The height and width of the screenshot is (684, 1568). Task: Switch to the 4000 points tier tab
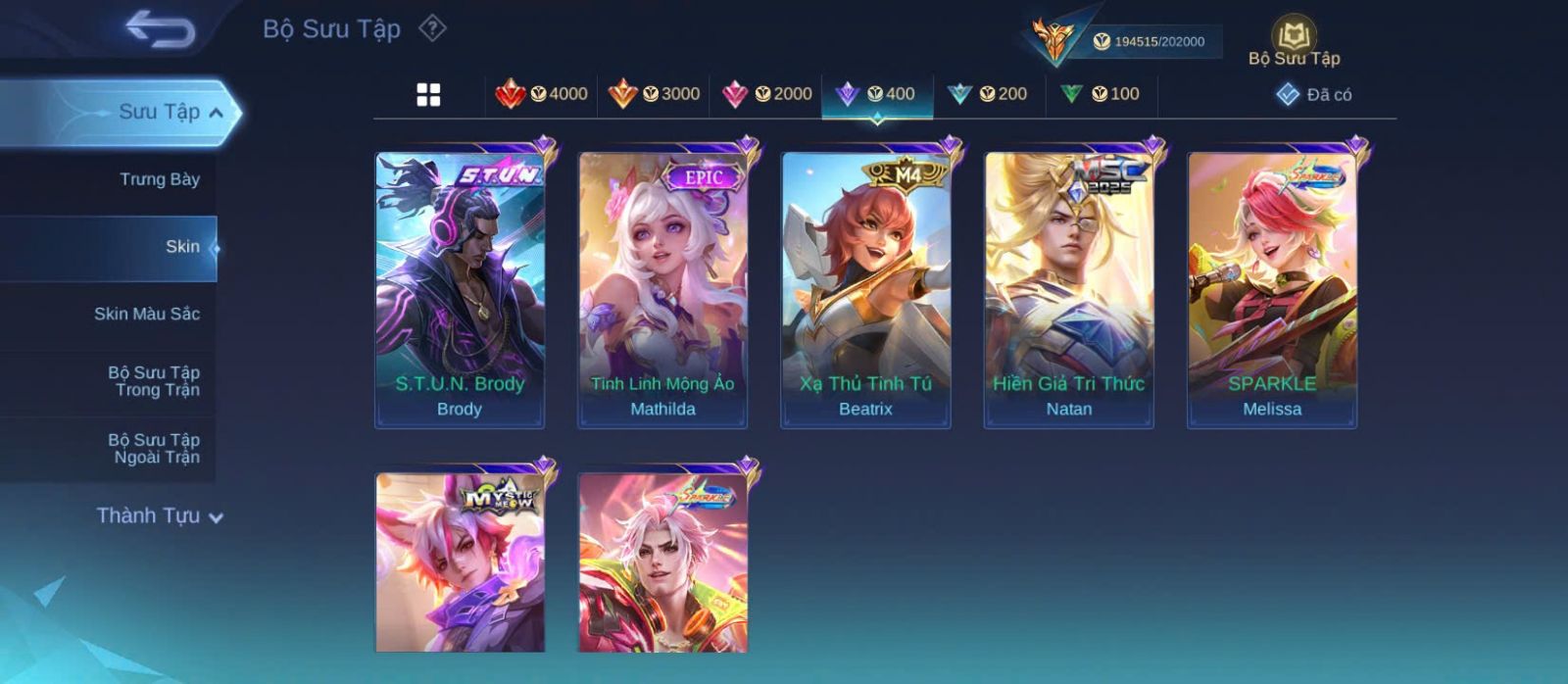point(541,94)
